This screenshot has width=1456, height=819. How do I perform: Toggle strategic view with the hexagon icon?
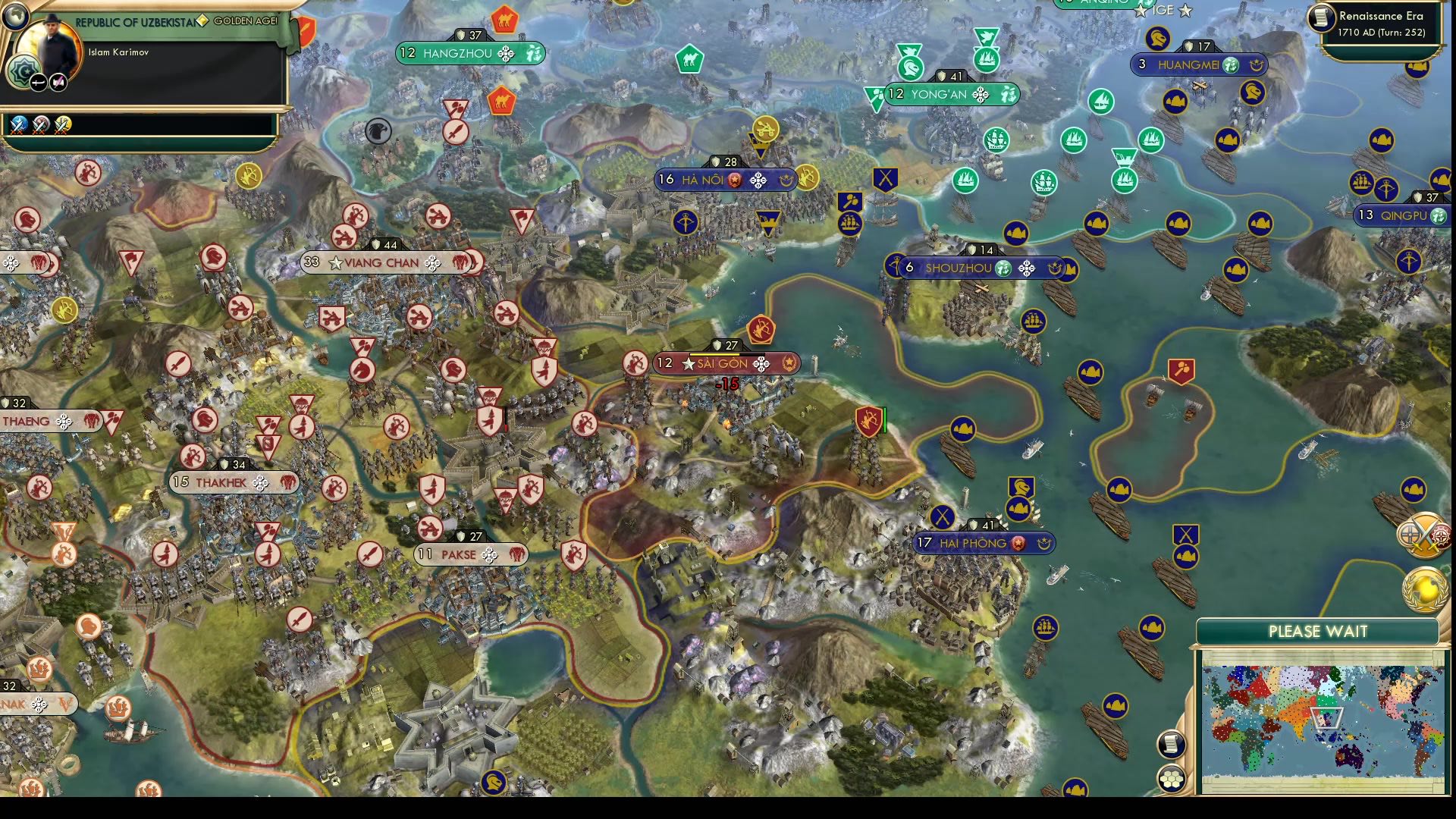[1170, 780]
